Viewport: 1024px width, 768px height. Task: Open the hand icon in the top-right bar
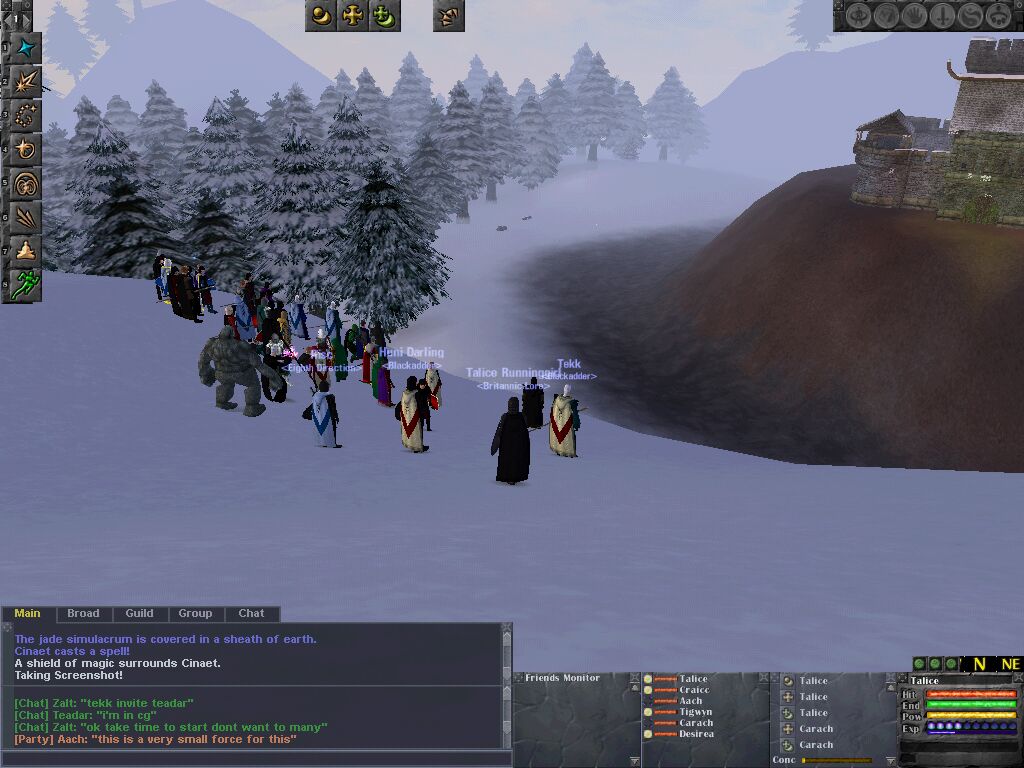(915, 16)
